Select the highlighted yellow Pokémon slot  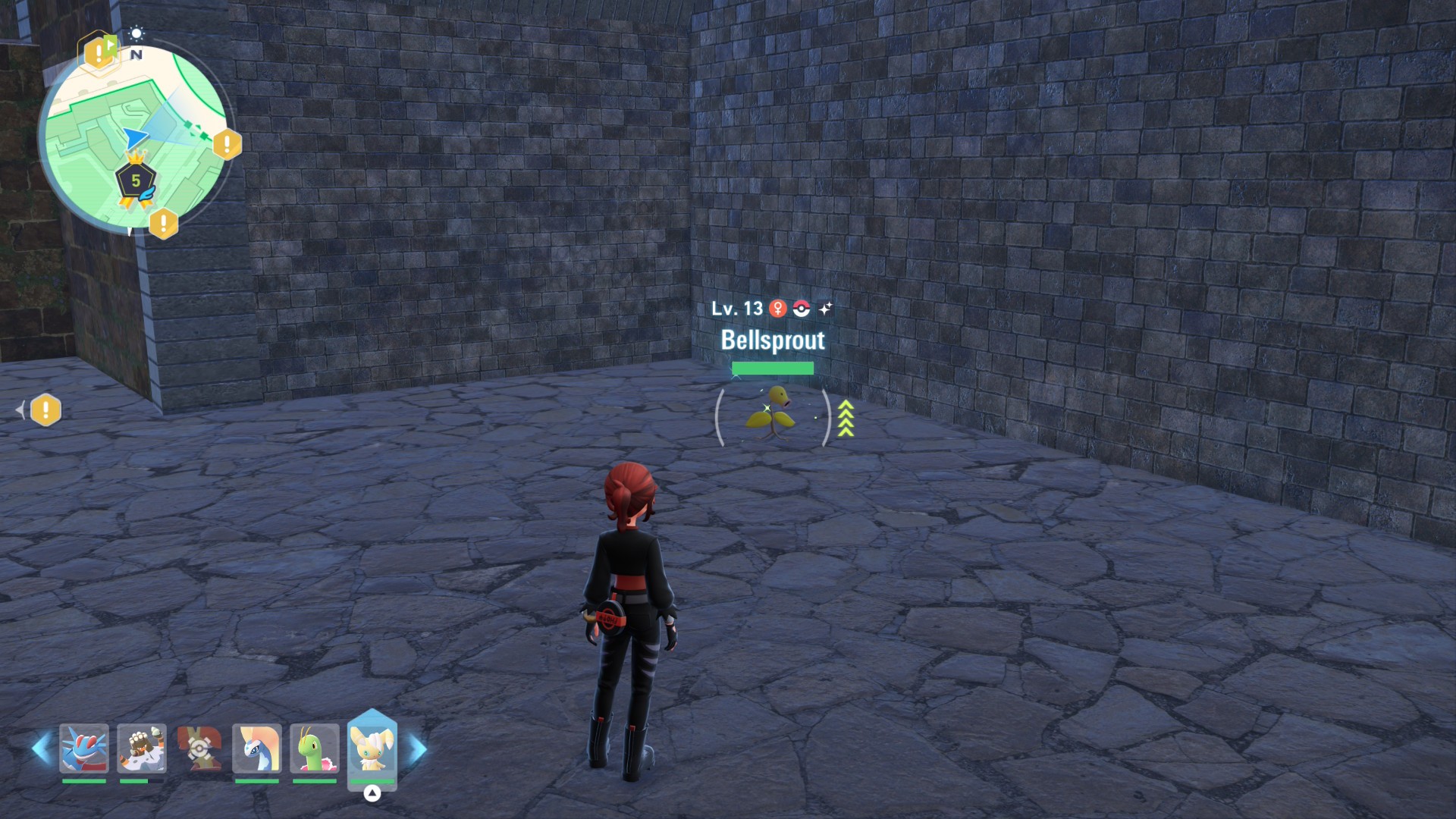[x=372, y=748]
